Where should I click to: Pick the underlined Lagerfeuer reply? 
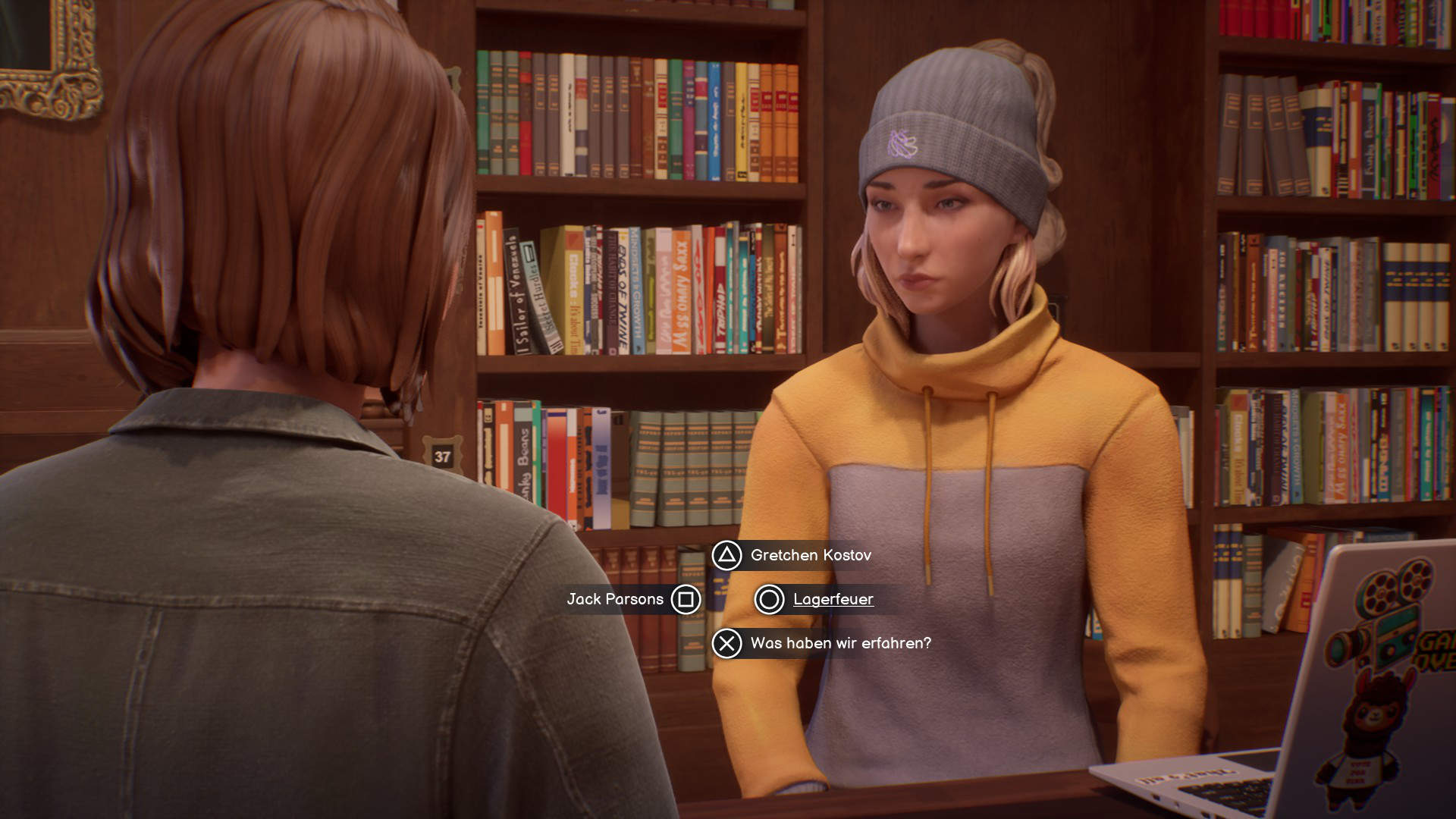pos(833,600)
